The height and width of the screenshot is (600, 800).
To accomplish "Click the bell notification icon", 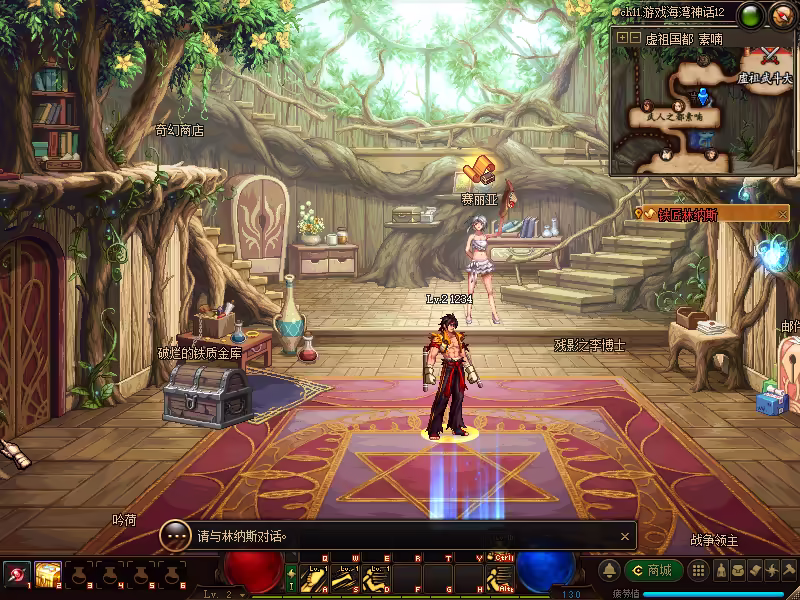I will tap(609, 571).
